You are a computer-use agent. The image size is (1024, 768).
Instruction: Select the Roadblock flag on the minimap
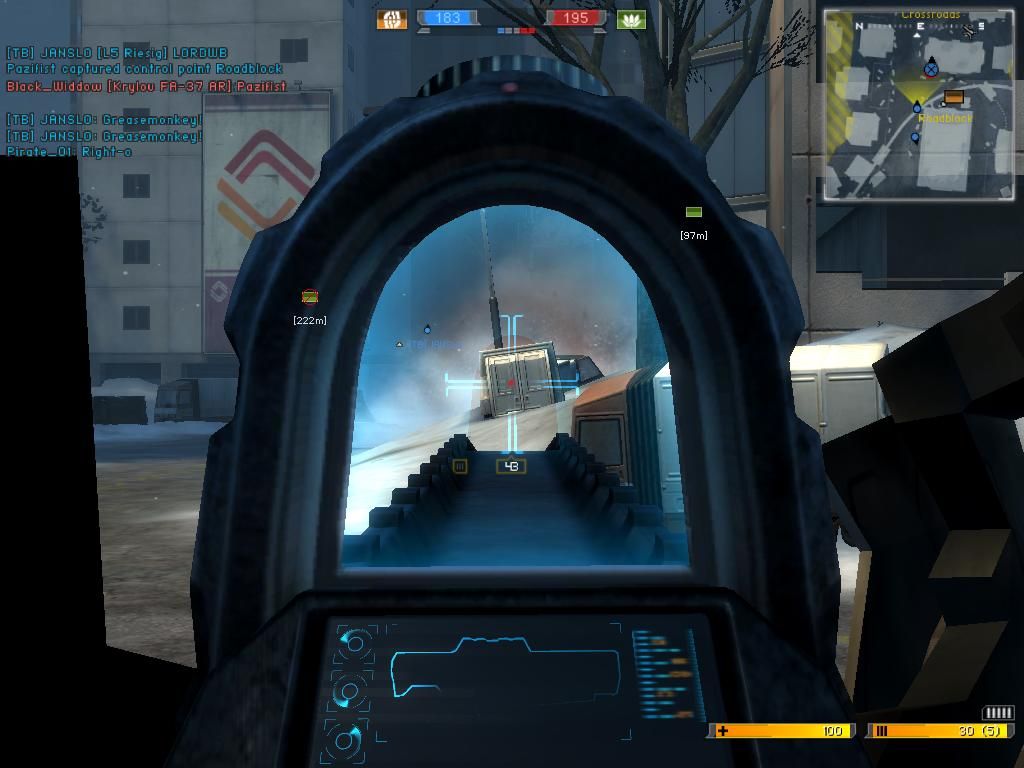click(953, 98)
